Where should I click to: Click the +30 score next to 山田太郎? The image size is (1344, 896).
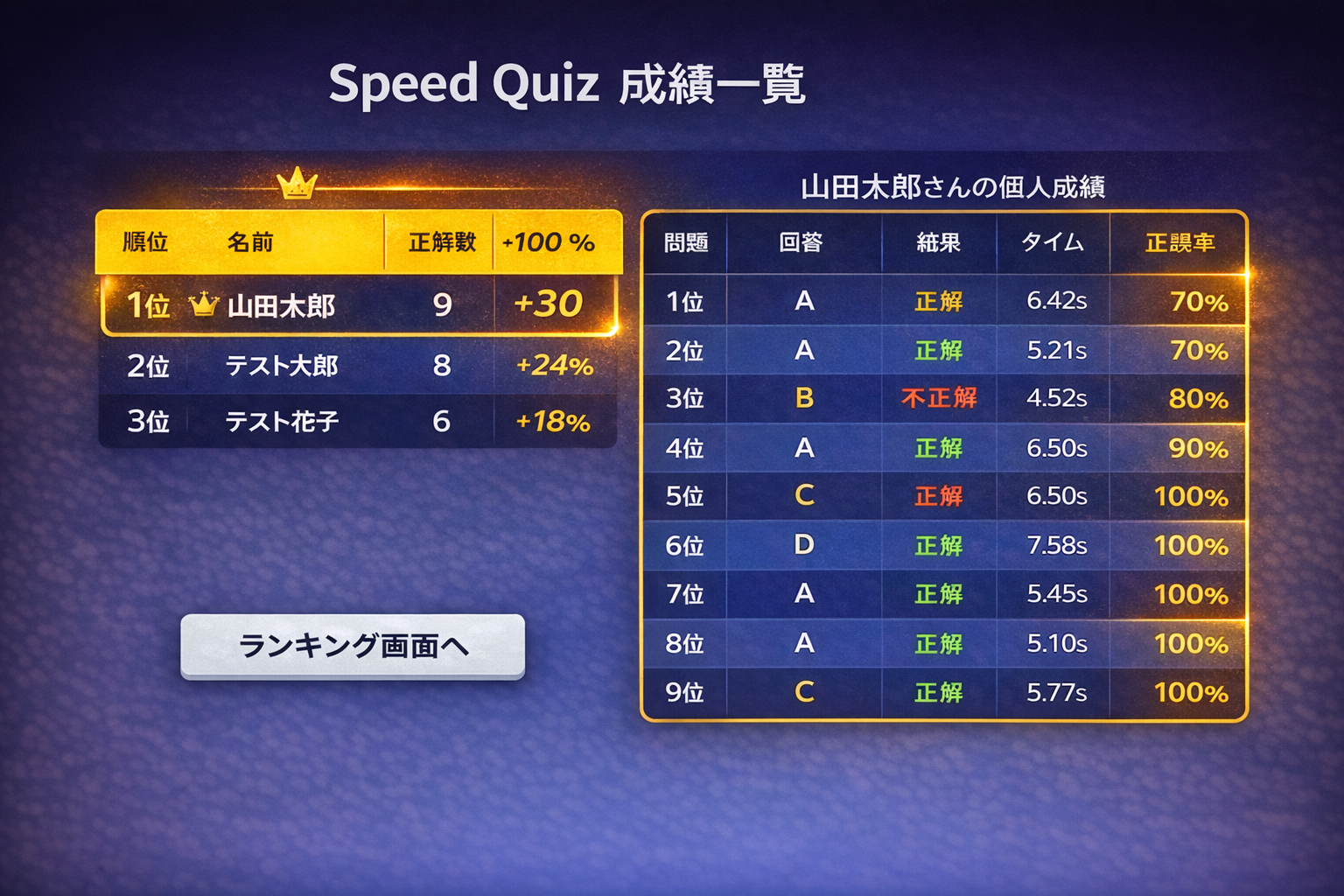pyautogui.click(x=553, y=304)
